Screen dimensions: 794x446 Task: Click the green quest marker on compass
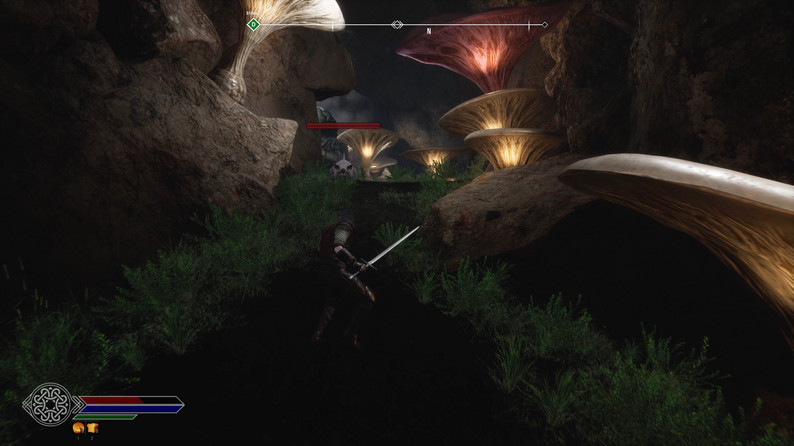tap(253, 24)
